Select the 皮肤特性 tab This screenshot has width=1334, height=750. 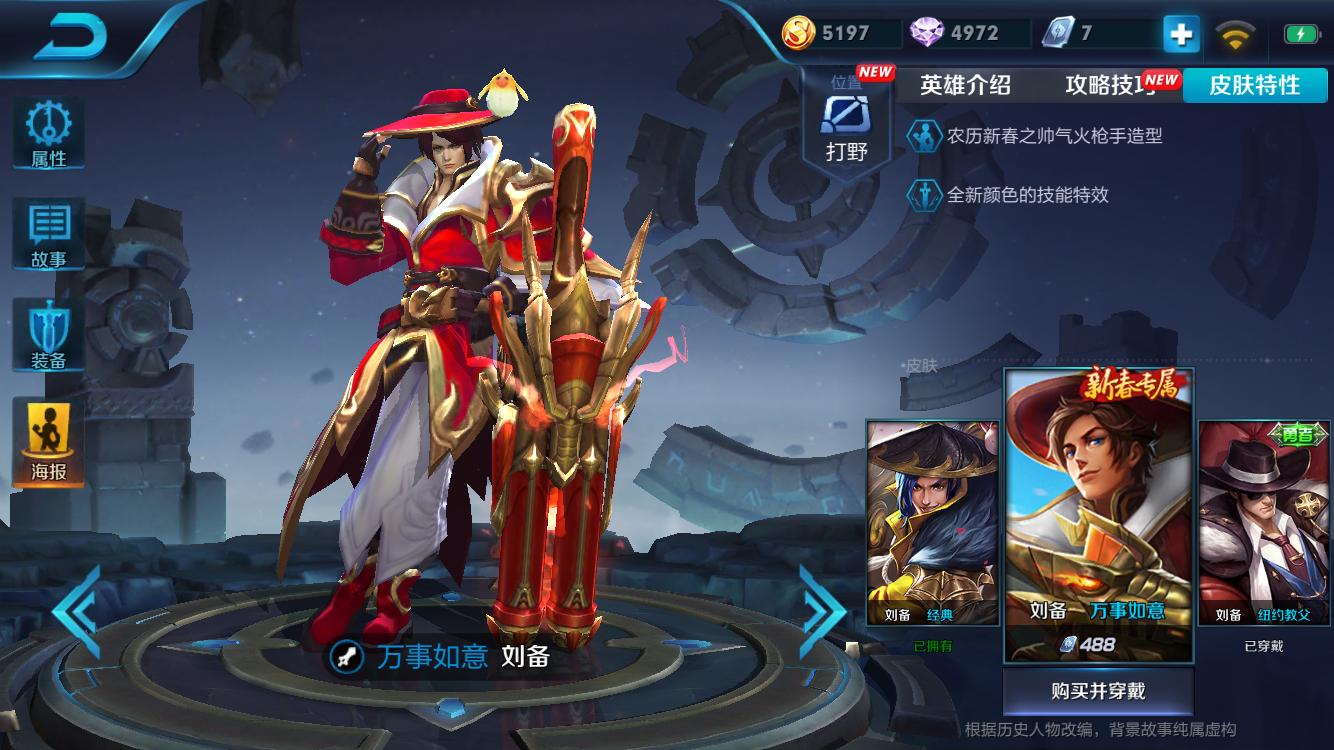pyautogui.click(x=1255, y=86)
